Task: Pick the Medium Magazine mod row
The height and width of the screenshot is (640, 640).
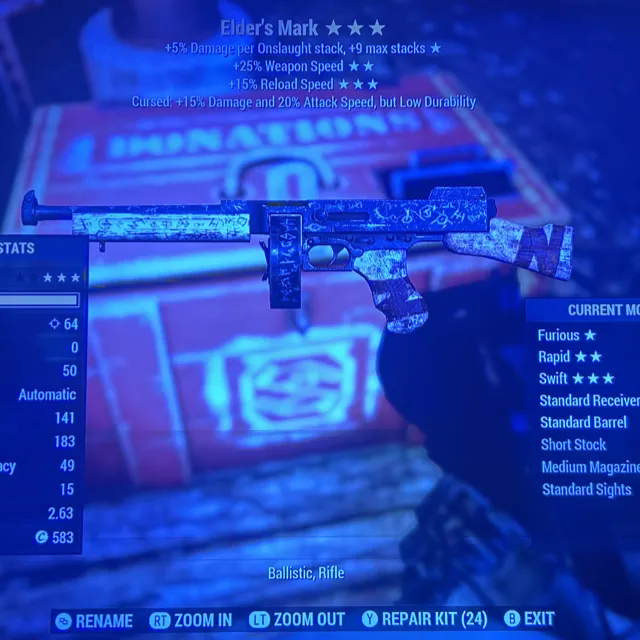Action: tap(590, 467)
